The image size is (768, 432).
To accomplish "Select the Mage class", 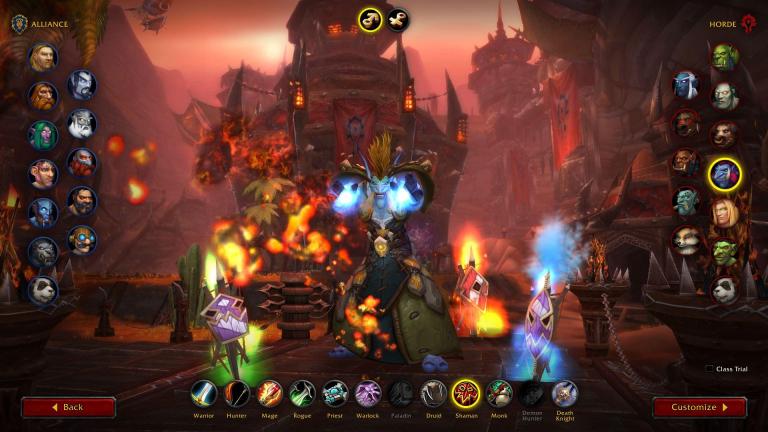I will pos(270,393).
